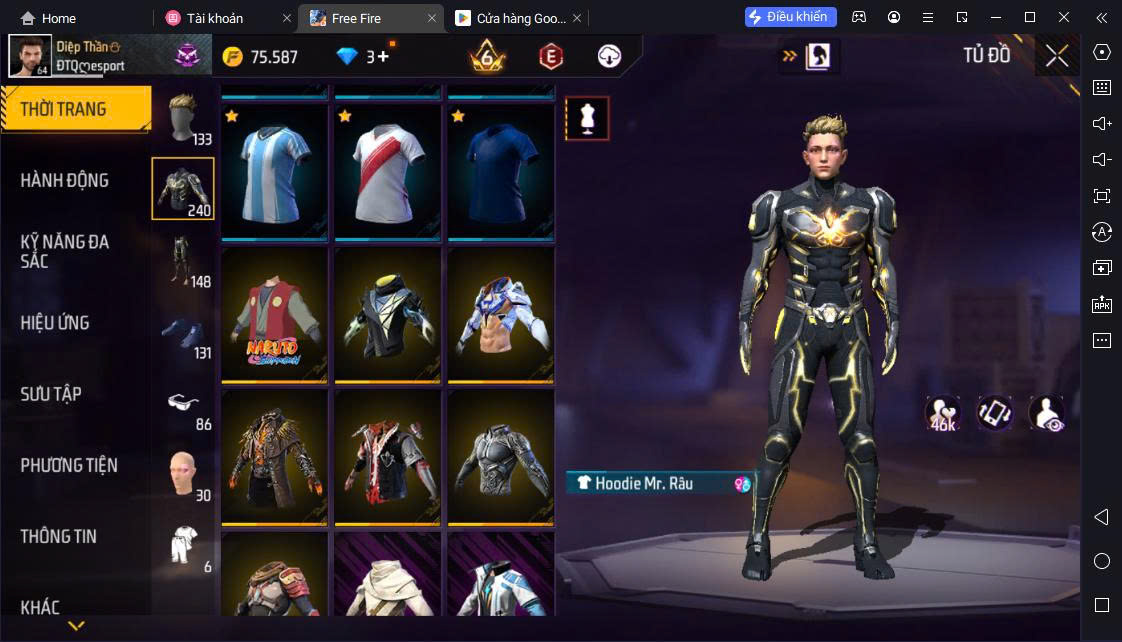Screen dimensions: 1122x642
Task: Select the grey armored muscle top
Action: point(500,457)
